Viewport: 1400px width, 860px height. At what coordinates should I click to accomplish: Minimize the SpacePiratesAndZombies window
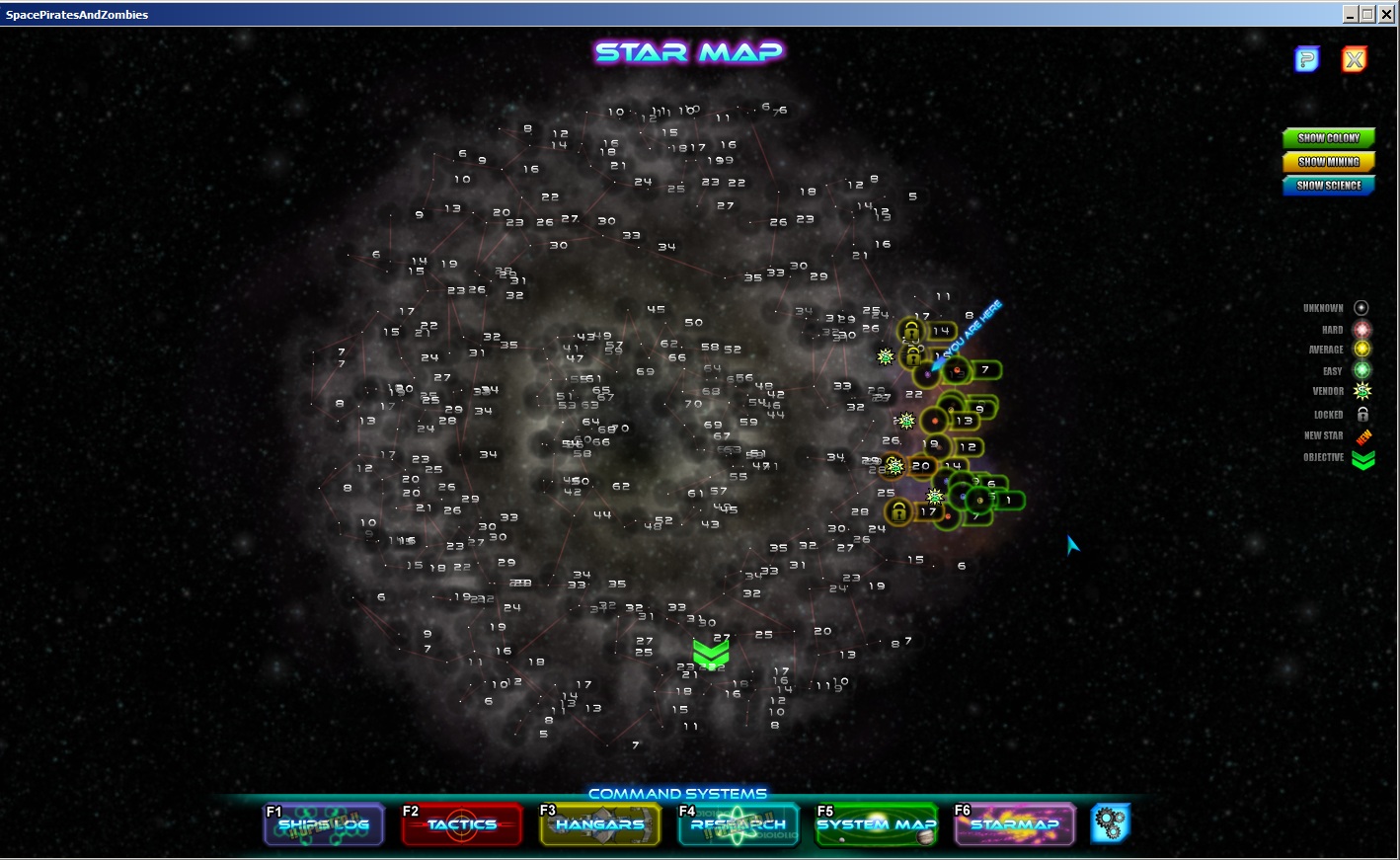click(x=1351, y=14)
